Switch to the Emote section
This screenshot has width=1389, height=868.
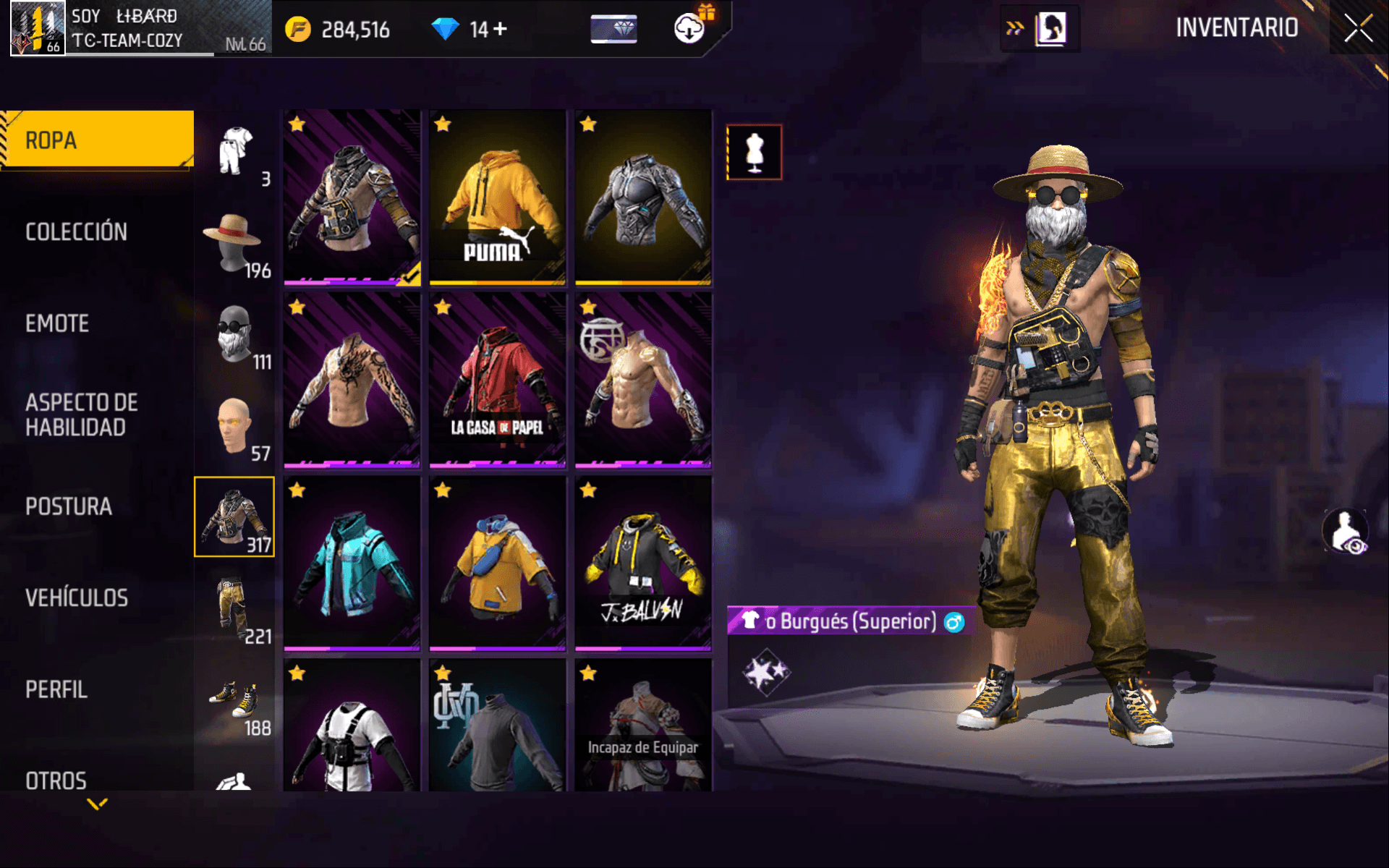[58, 323]
